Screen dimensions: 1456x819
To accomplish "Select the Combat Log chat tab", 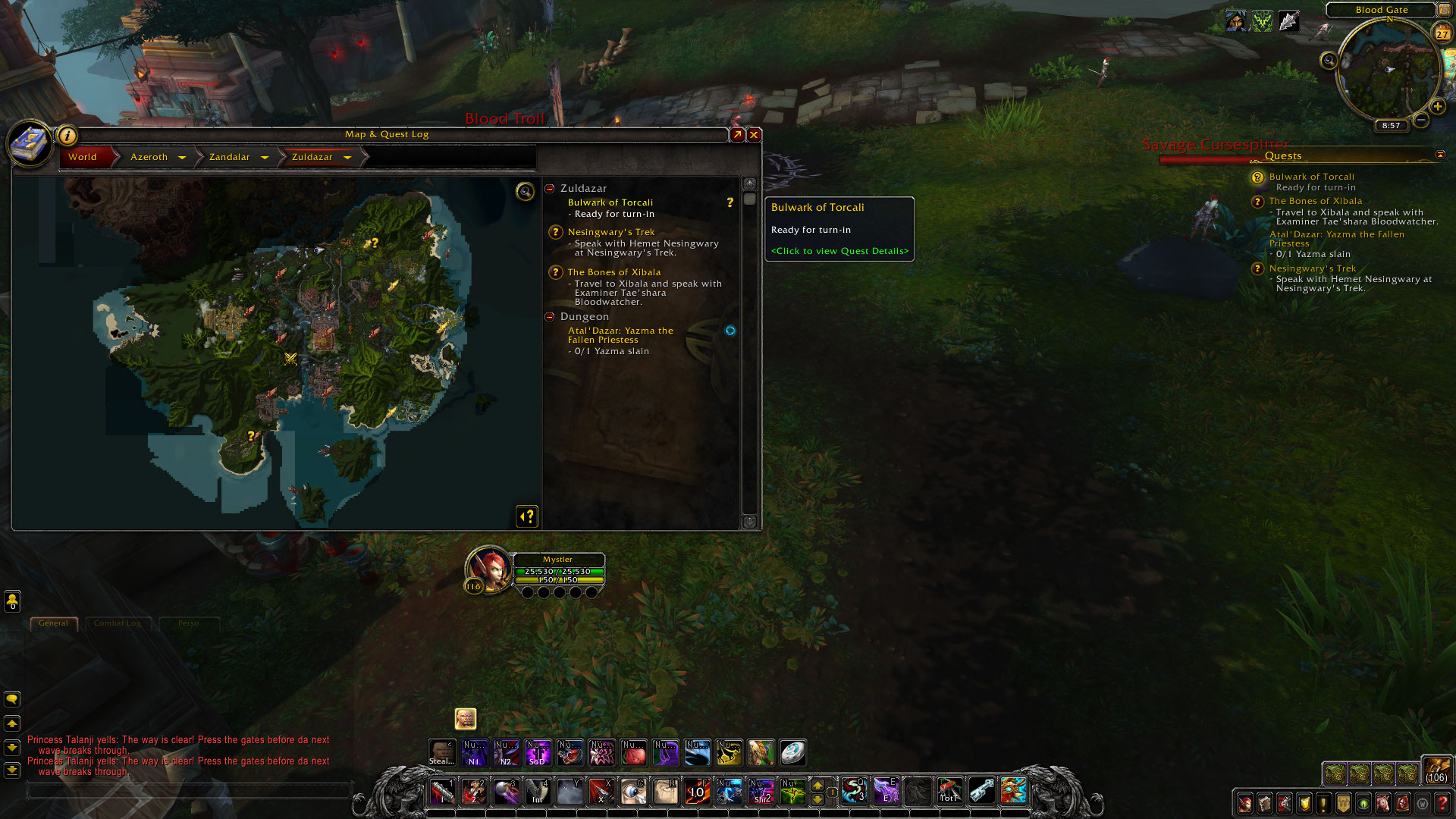I will [x=118, y=623].
